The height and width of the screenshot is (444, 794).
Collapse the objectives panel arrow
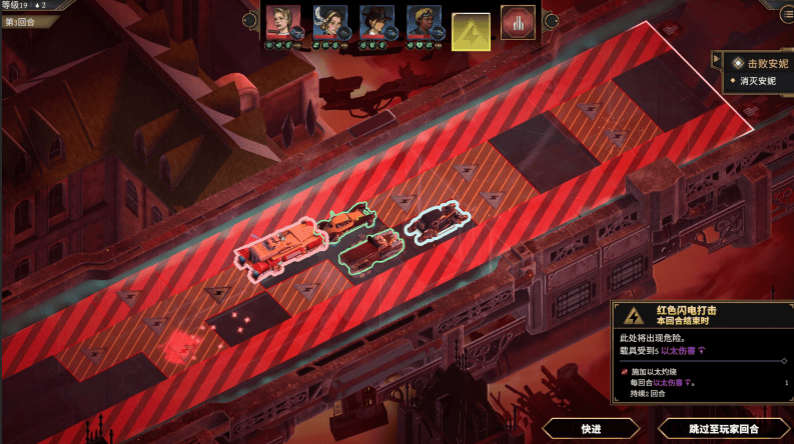pyautogui.click(x=716, y=62)
